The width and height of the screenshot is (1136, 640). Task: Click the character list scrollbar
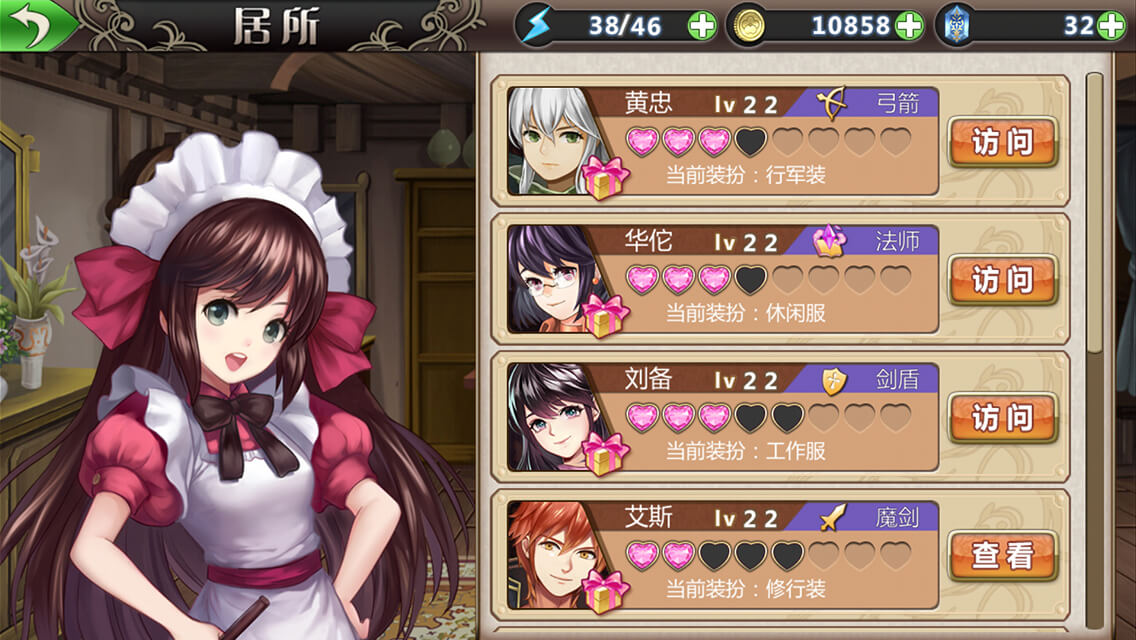[x=1094, y=210]
